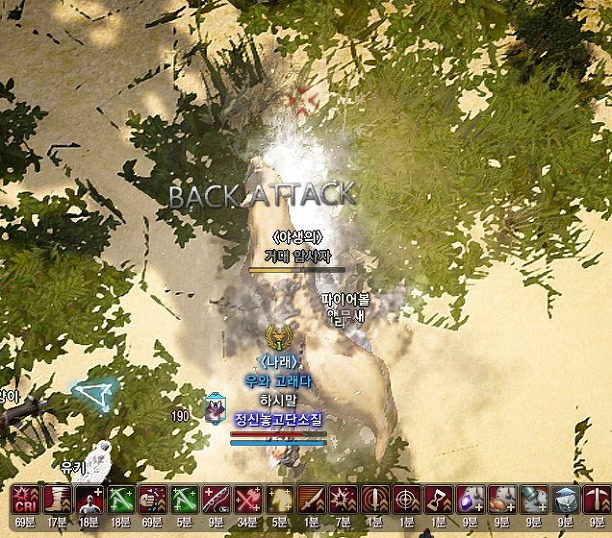Select the roasted meat food buff icon
This screenshot has width=612, height=538.
(503, 498)
